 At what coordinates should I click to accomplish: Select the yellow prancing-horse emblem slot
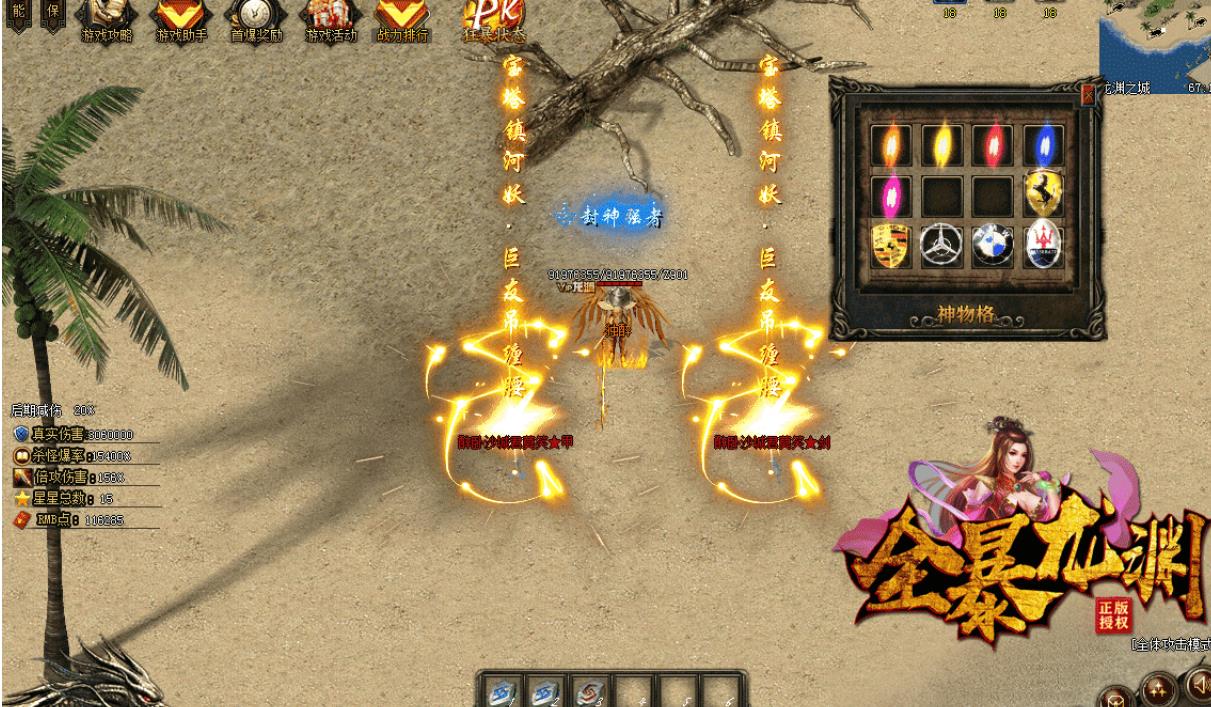[x=1044, y=195]
